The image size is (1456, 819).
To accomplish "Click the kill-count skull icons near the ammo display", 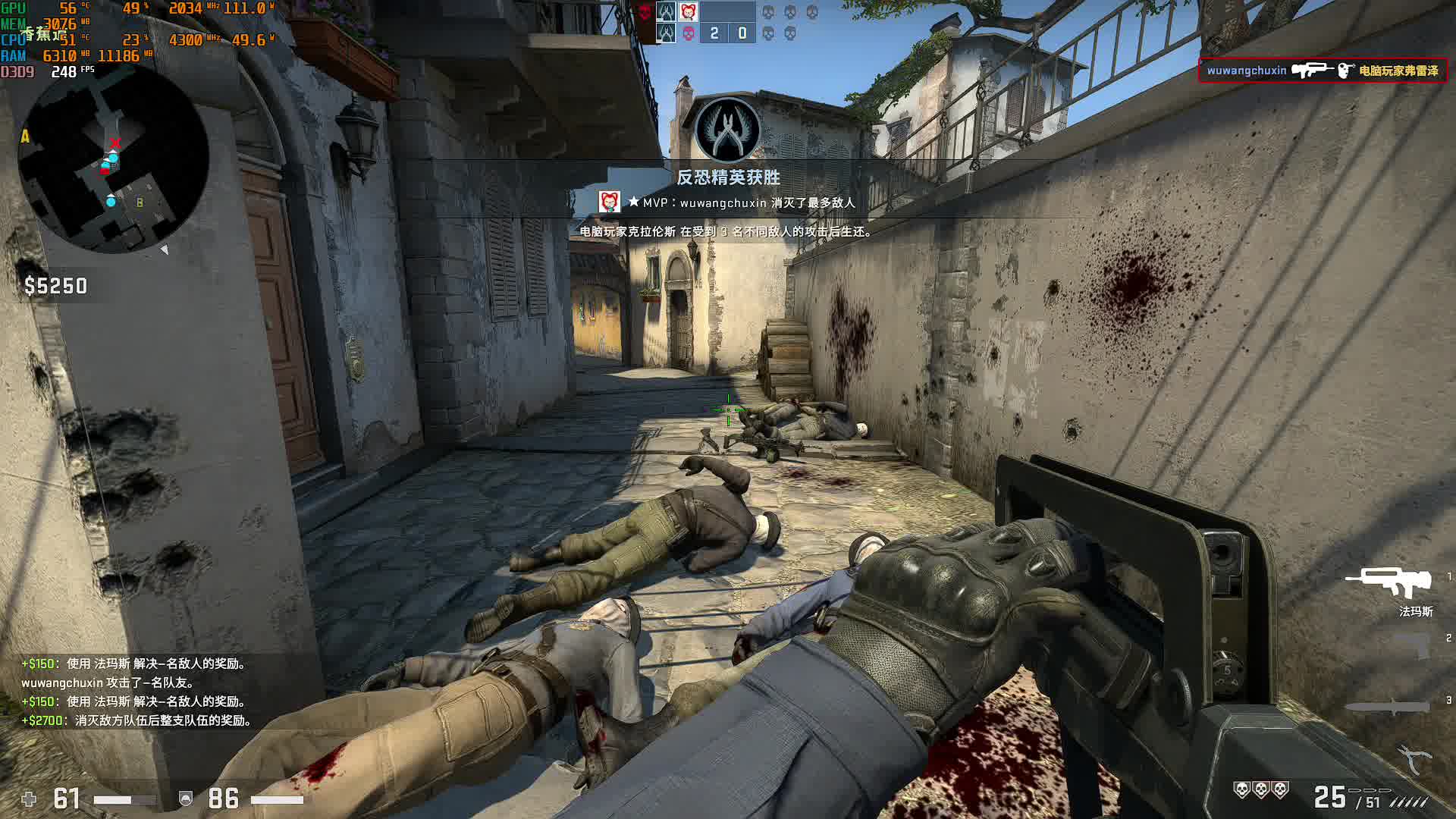I will 1261,790.
